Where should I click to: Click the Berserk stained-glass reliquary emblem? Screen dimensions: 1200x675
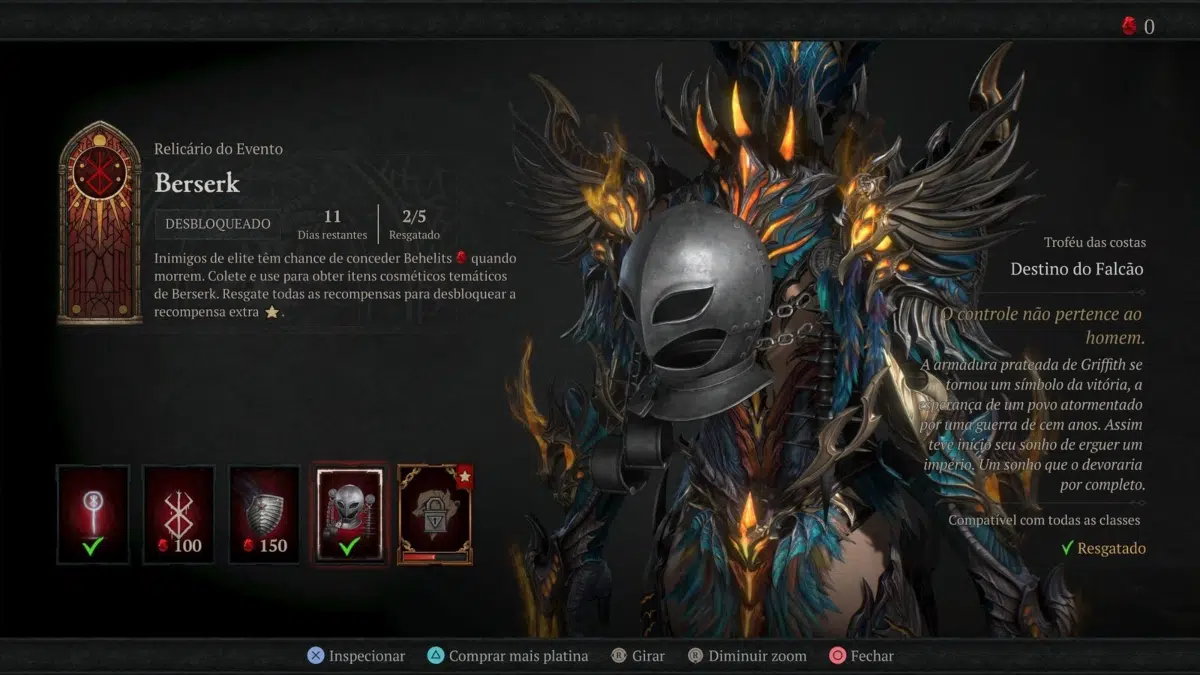point(100,223)
